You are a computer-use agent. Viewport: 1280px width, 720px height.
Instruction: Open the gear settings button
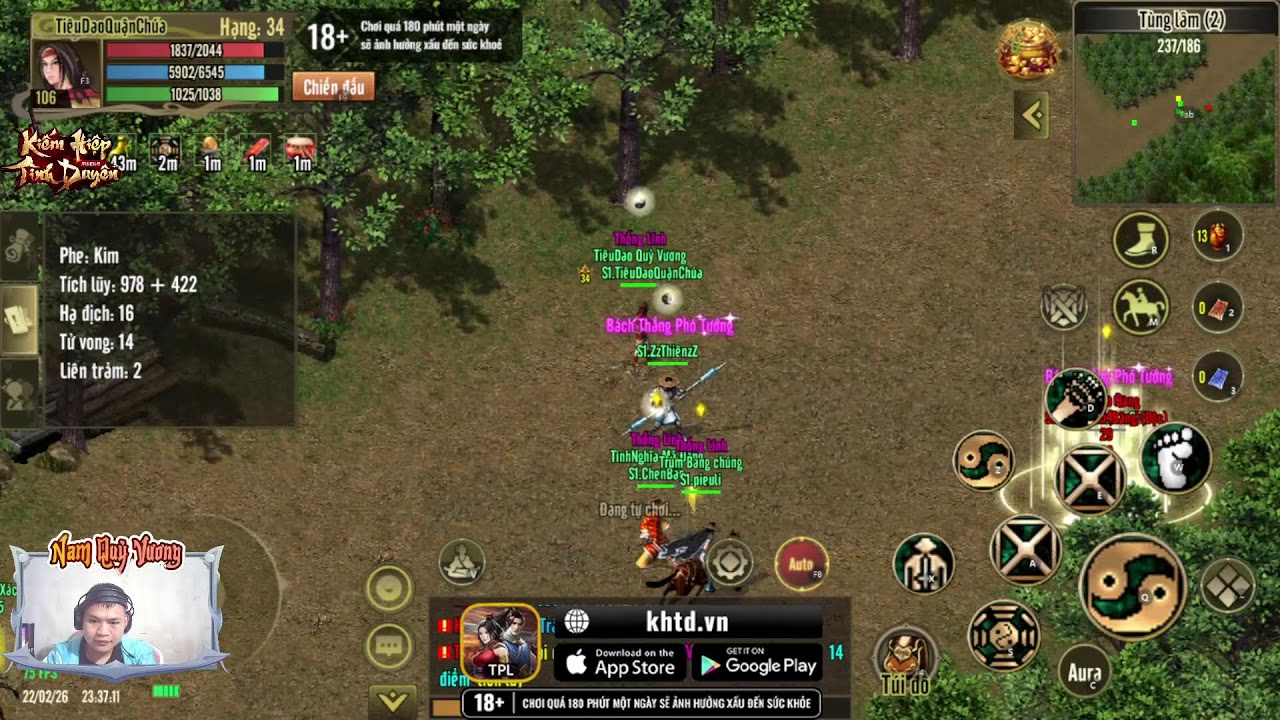tap(729, 563)
